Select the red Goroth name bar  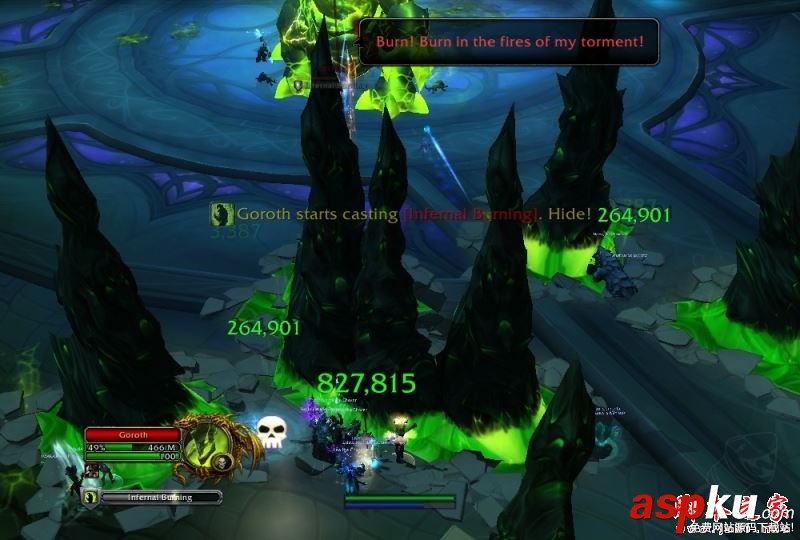tap(132, 435)
